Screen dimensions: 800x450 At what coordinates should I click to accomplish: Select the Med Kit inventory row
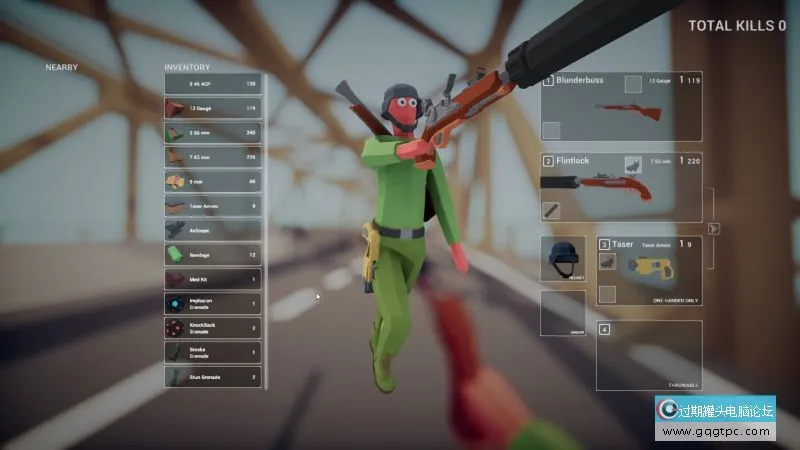click(x=212, y=279)
